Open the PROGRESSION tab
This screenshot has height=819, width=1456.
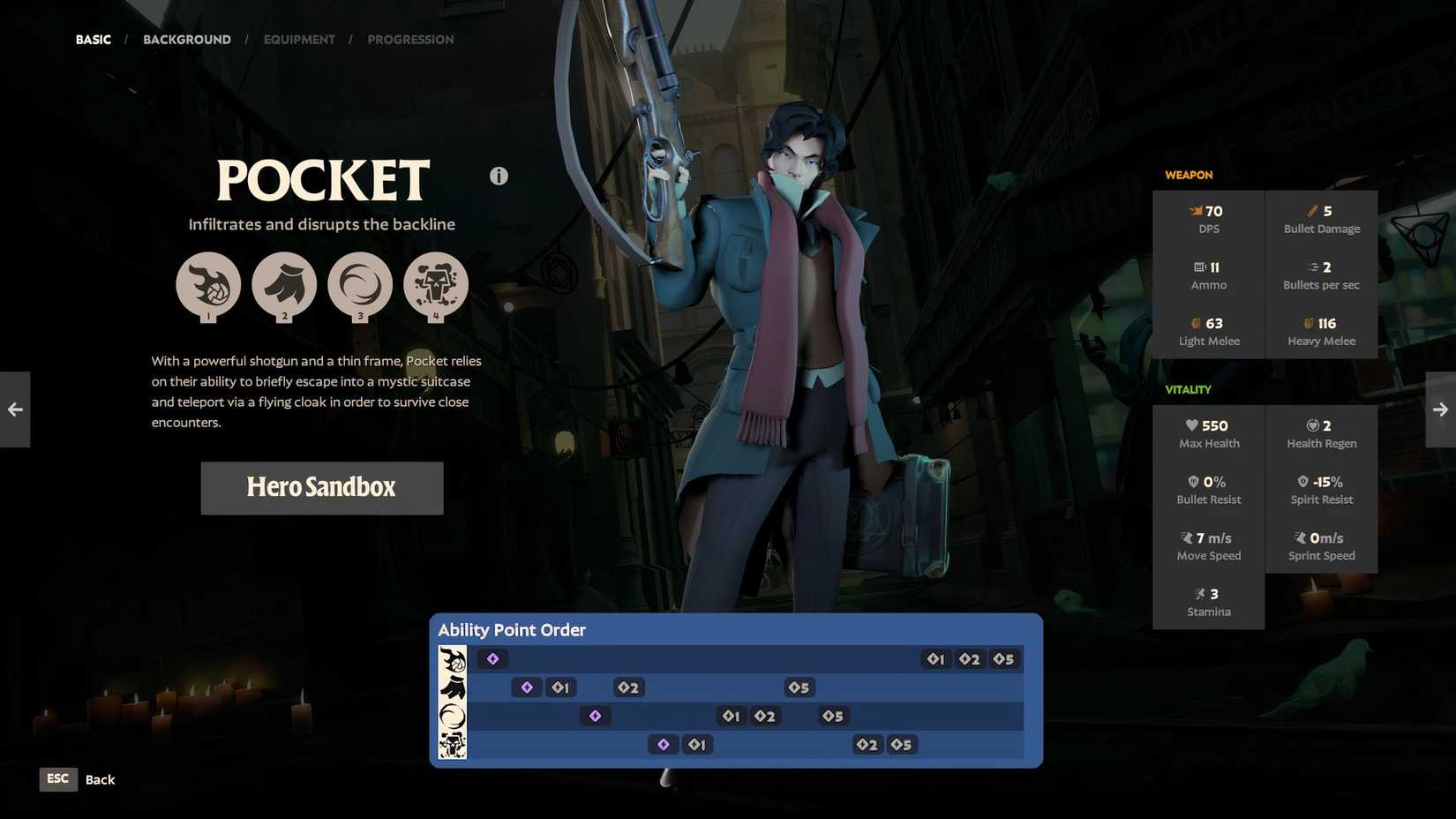click(410, 39)
